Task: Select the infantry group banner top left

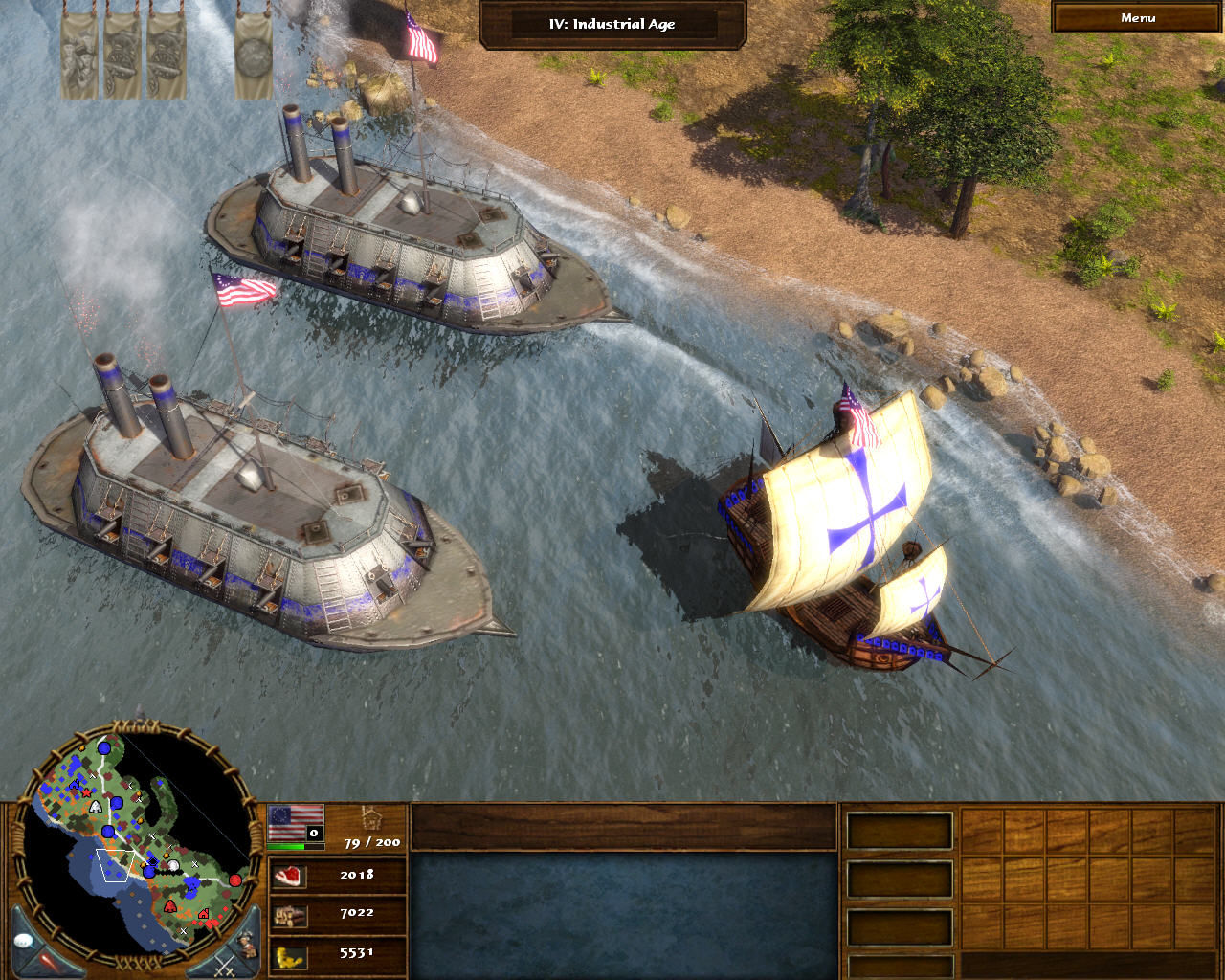Action: (x=78, y=53)
